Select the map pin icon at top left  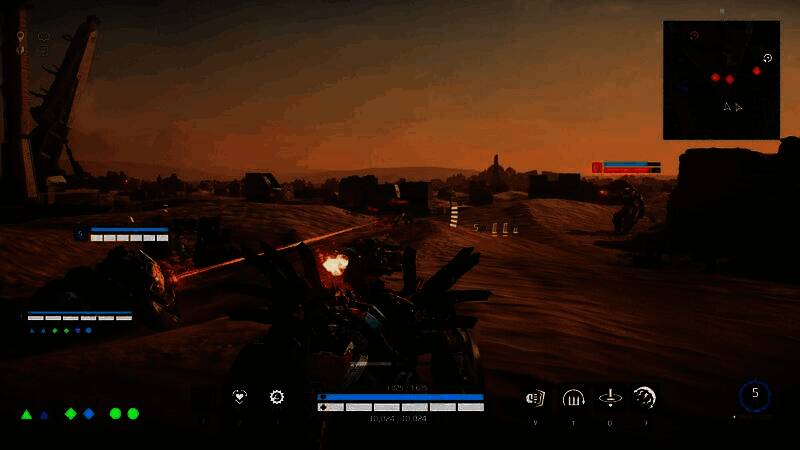pos(20,37)
